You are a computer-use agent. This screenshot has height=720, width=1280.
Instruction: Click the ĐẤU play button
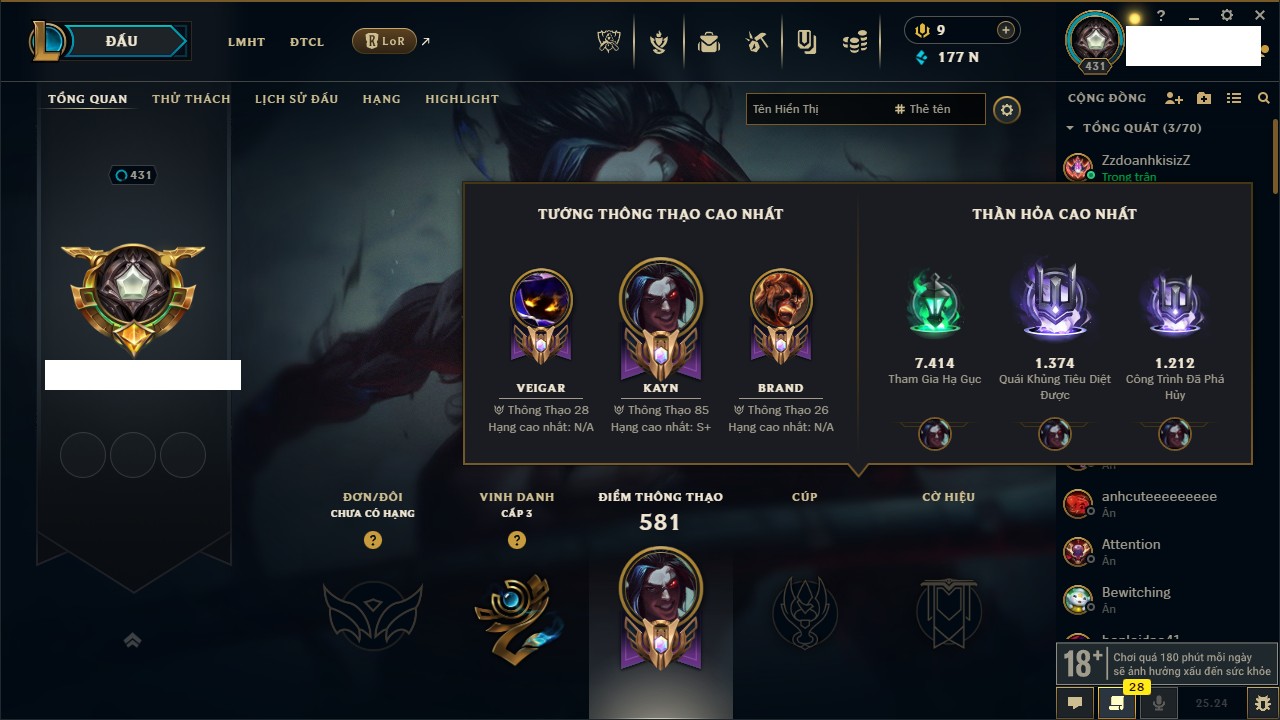(130, 41)
